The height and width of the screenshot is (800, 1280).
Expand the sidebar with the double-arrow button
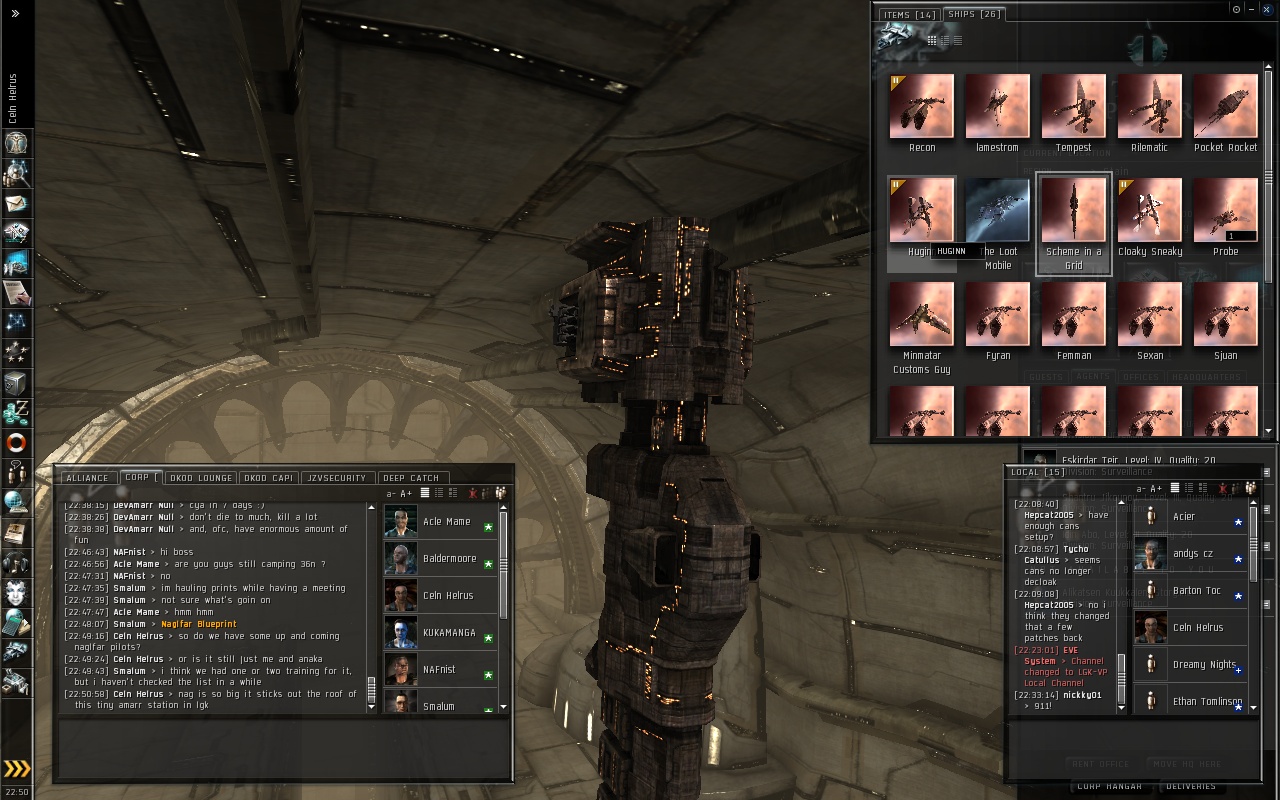pos(15,13)
